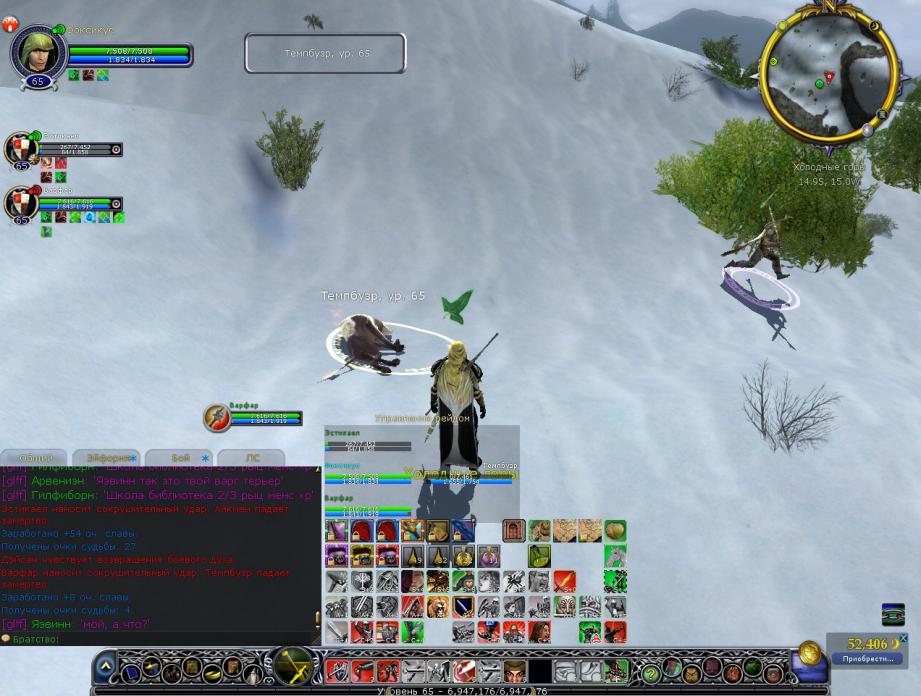The width and height of the screenshot is (921, 696).
Task: Select party member Варфар's portrait
Action: click(x=20, y=203)
